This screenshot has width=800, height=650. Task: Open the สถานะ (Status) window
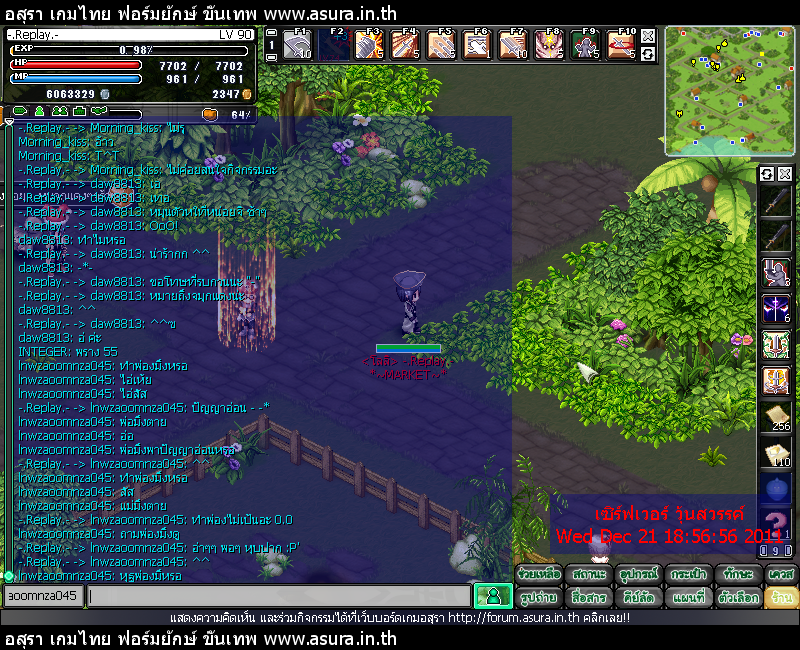click(x=589, y=575)
